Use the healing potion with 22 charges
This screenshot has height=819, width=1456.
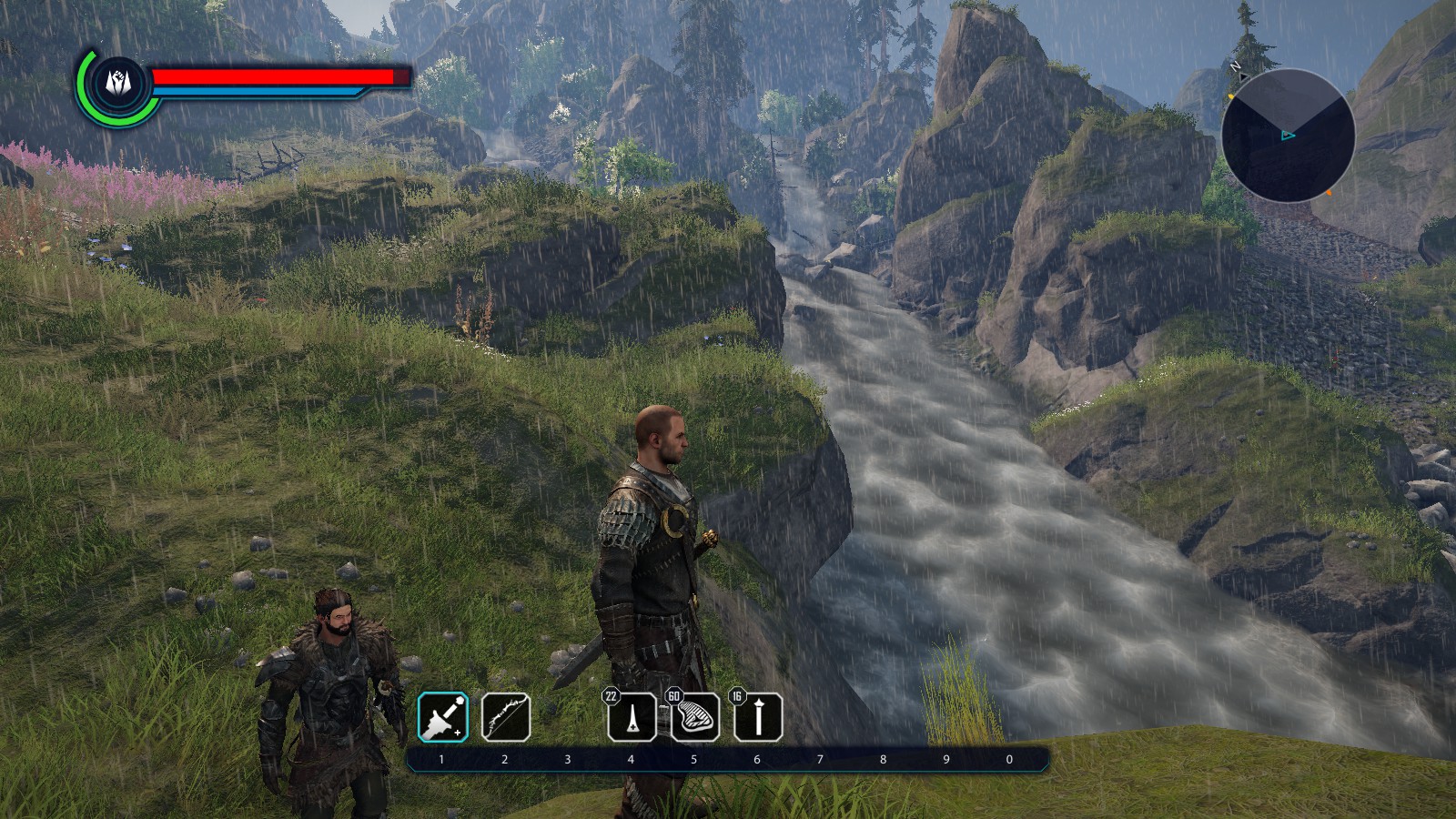(x=632, y=717)
